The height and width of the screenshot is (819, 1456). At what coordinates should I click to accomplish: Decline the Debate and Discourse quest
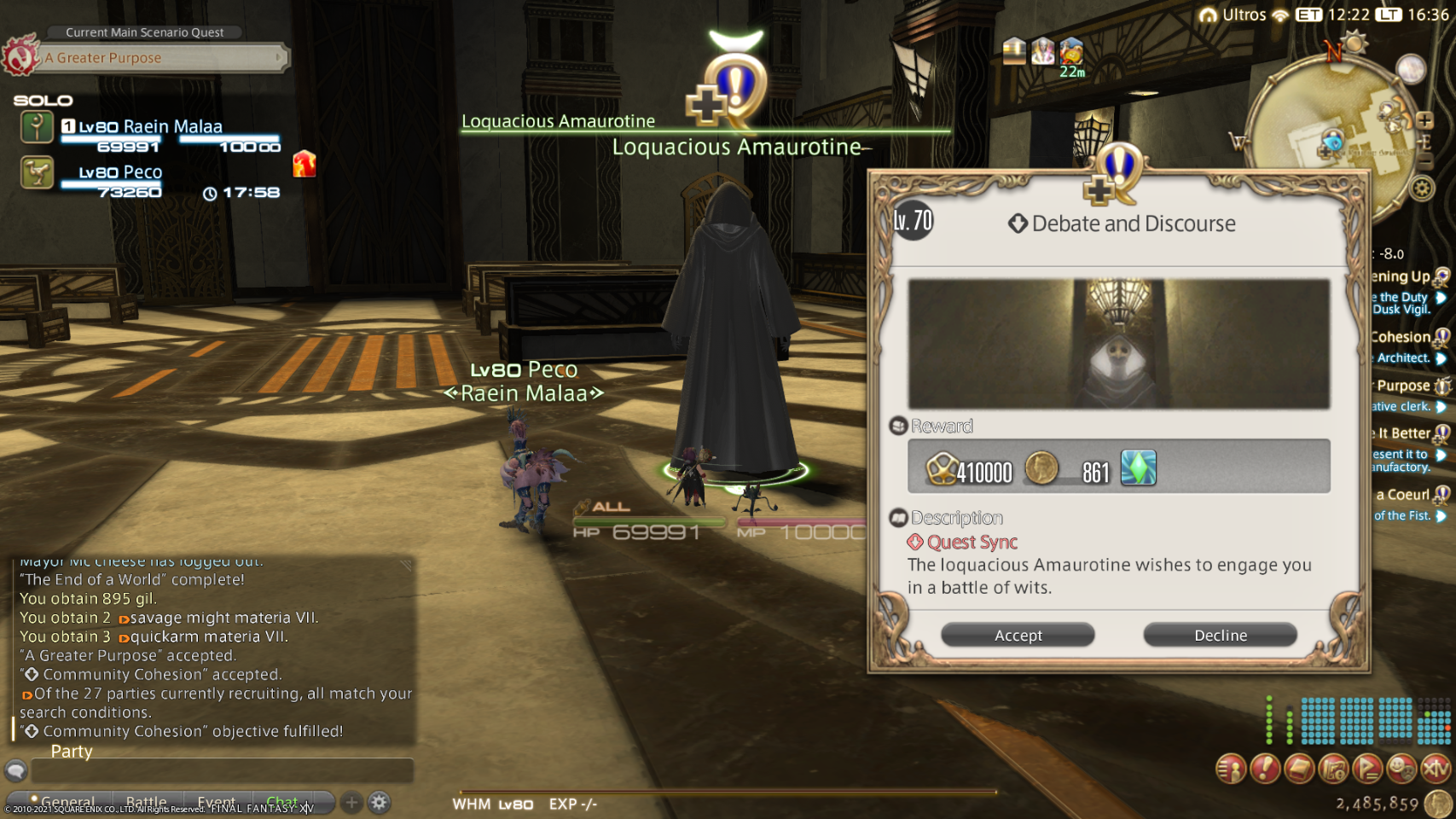1220,635
